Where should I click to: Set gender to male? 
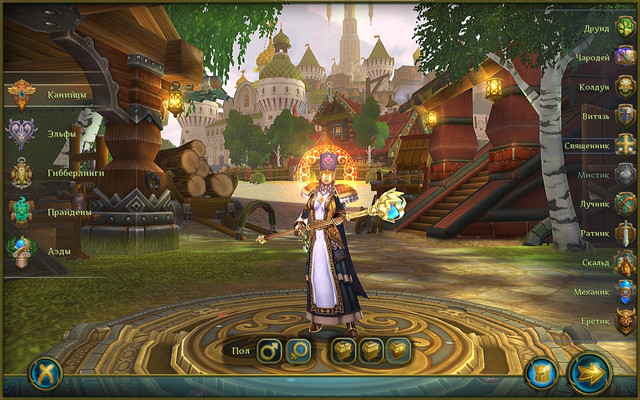pyautogui.click(x=270, y=351)
